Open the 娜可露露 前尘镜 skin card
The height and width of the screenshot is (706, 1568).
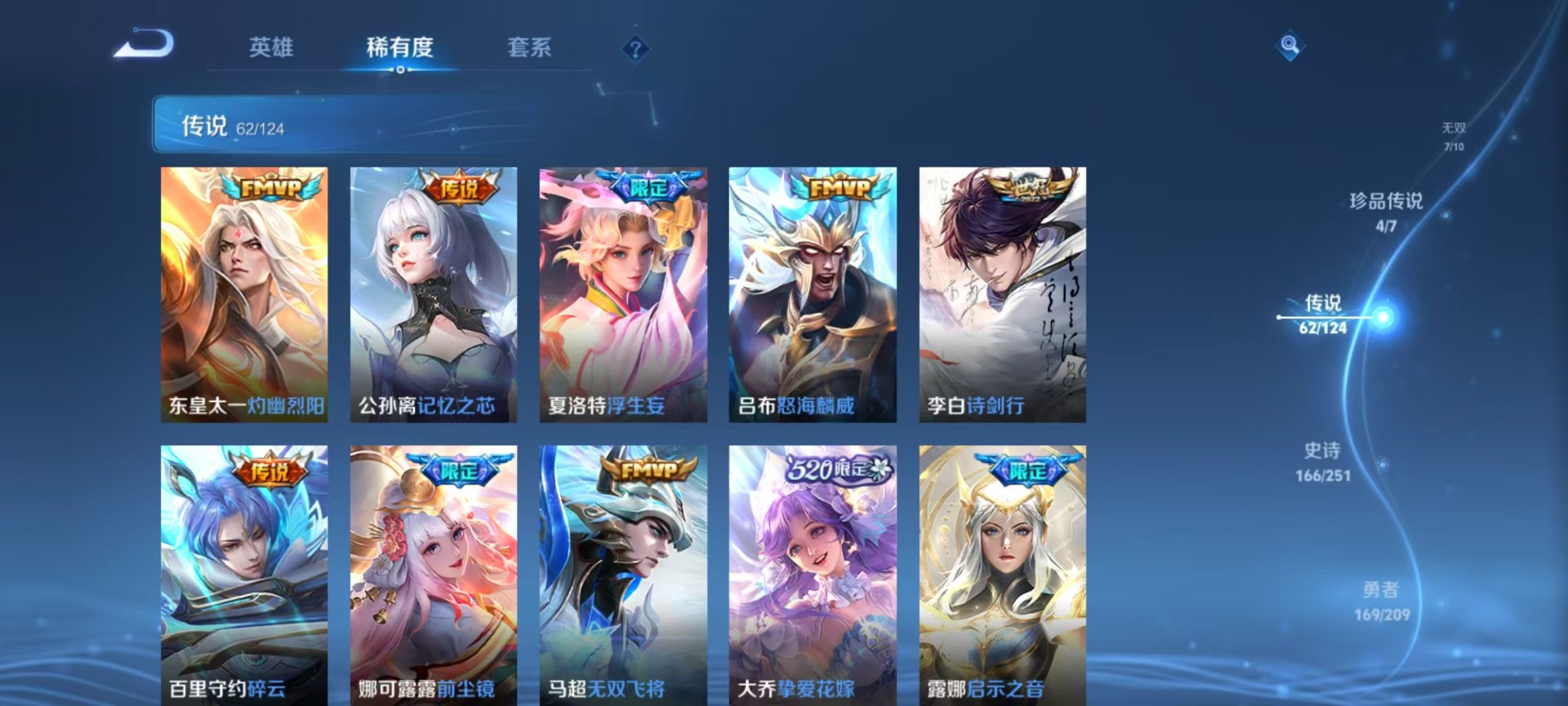(x=434, y=572)
